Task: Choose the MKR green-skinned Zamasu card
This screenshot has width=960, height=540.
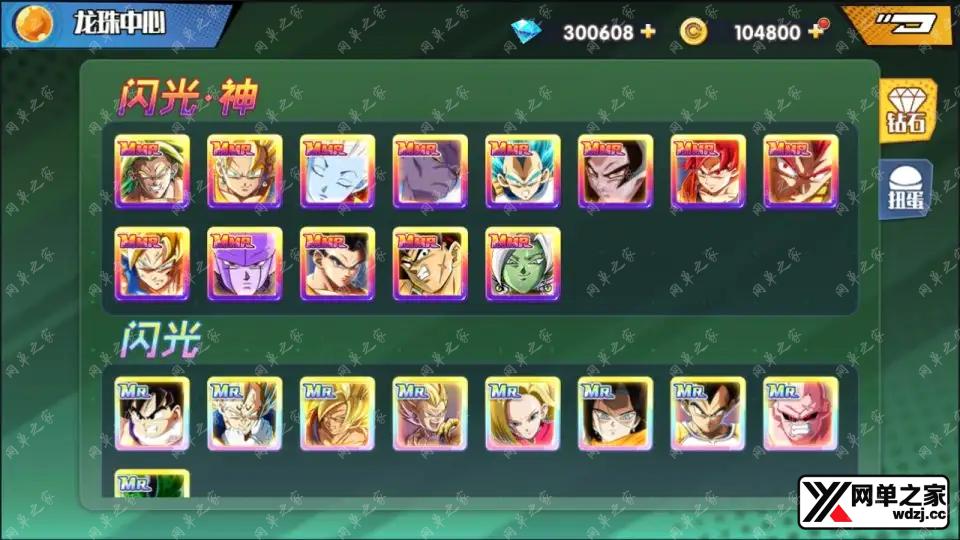Action: tap(523, 263)
